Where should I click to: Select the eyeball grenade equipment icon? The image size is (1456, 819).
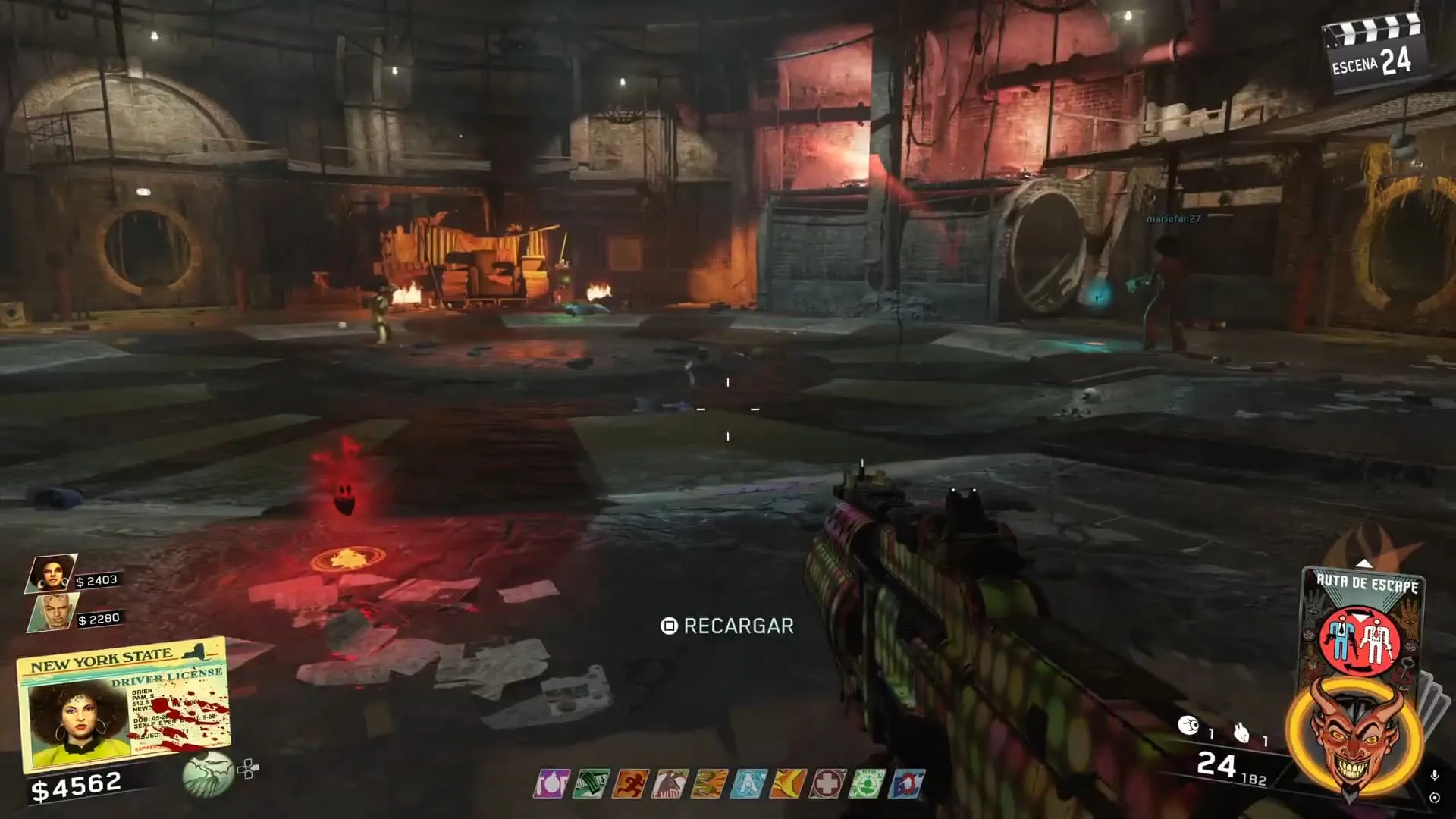[1188, 726]
